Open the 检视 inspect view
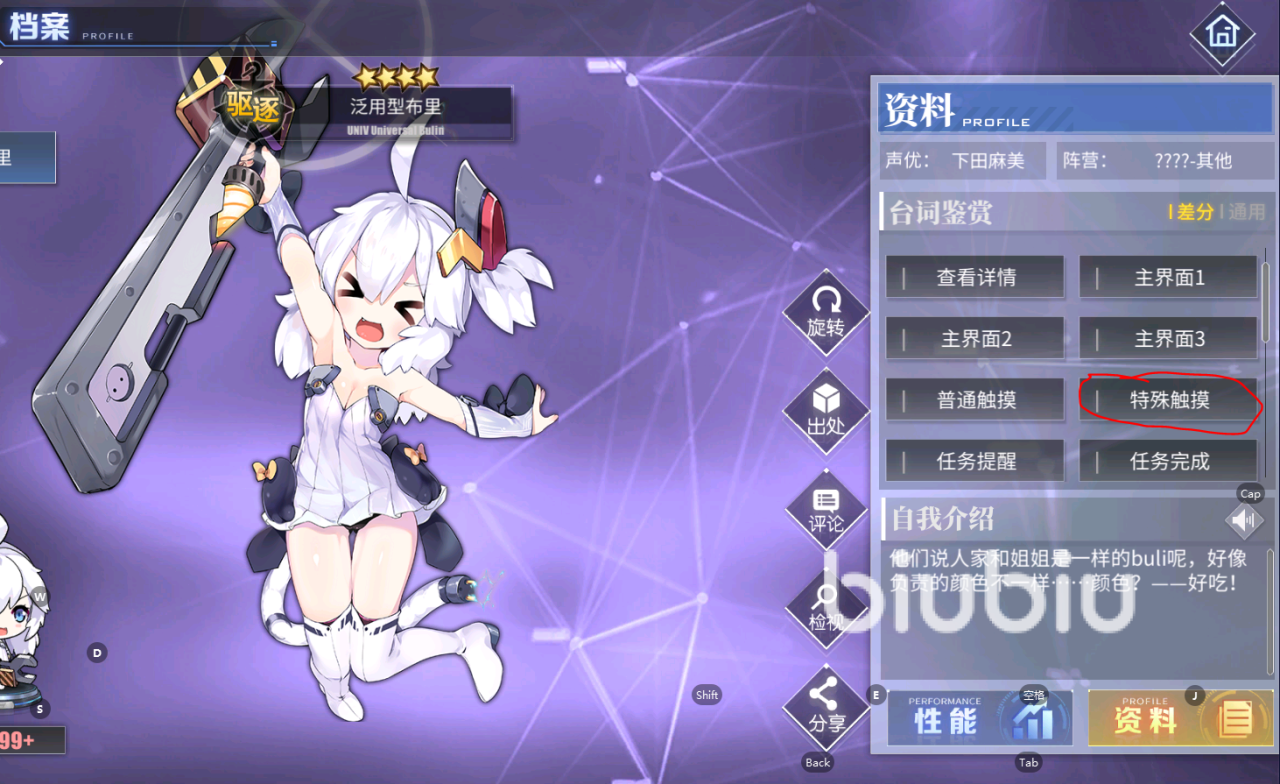The width and height of the screenshot is (1280, 784). click(x=826, y=608)
